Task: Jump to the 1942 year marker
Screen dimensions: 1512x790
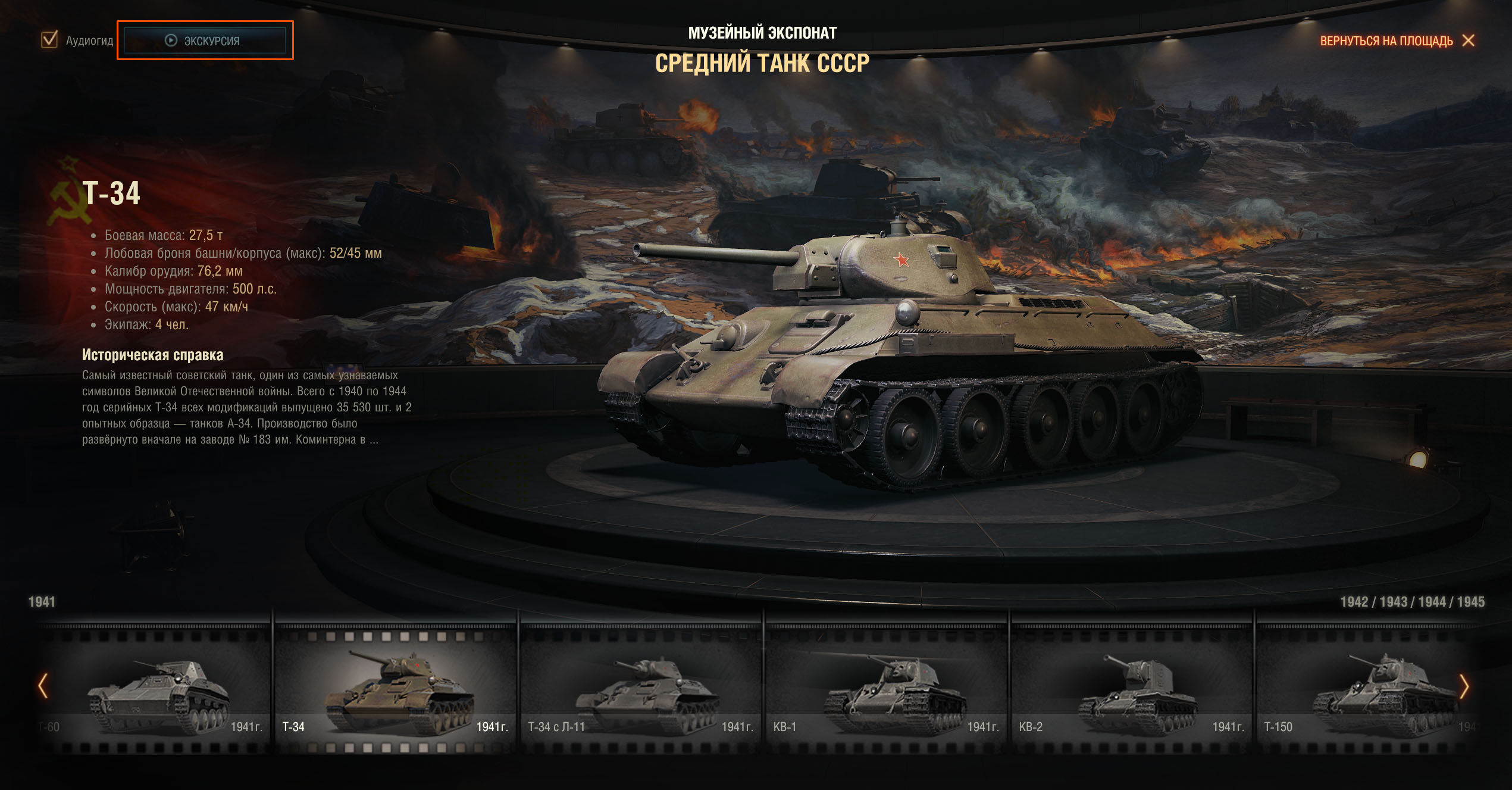Action: [x=1354, y=602]
